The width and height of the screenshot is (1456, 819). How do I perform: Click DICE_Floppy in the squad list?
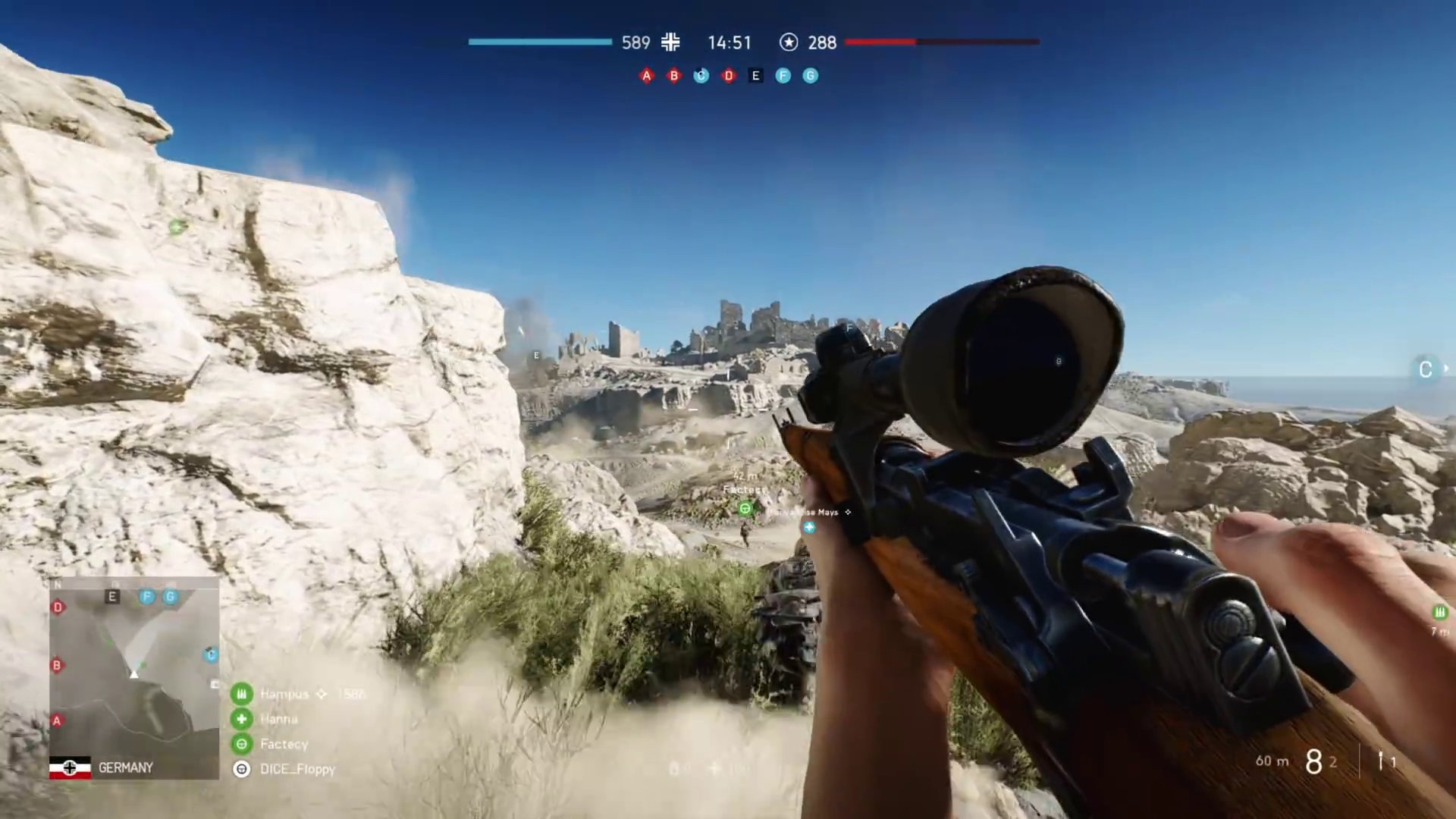pos(297,769)
